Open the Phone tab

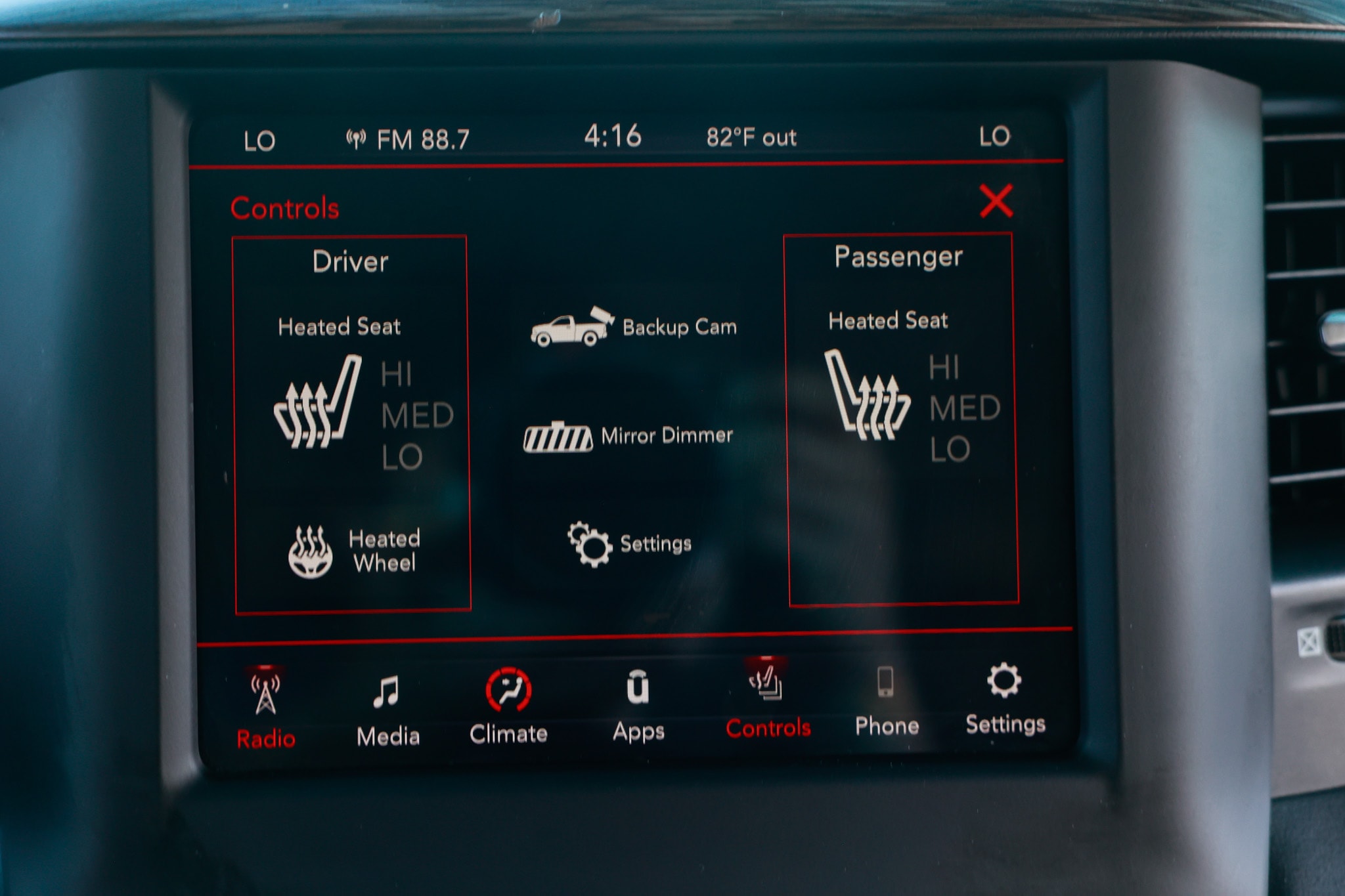click(886, 700)
